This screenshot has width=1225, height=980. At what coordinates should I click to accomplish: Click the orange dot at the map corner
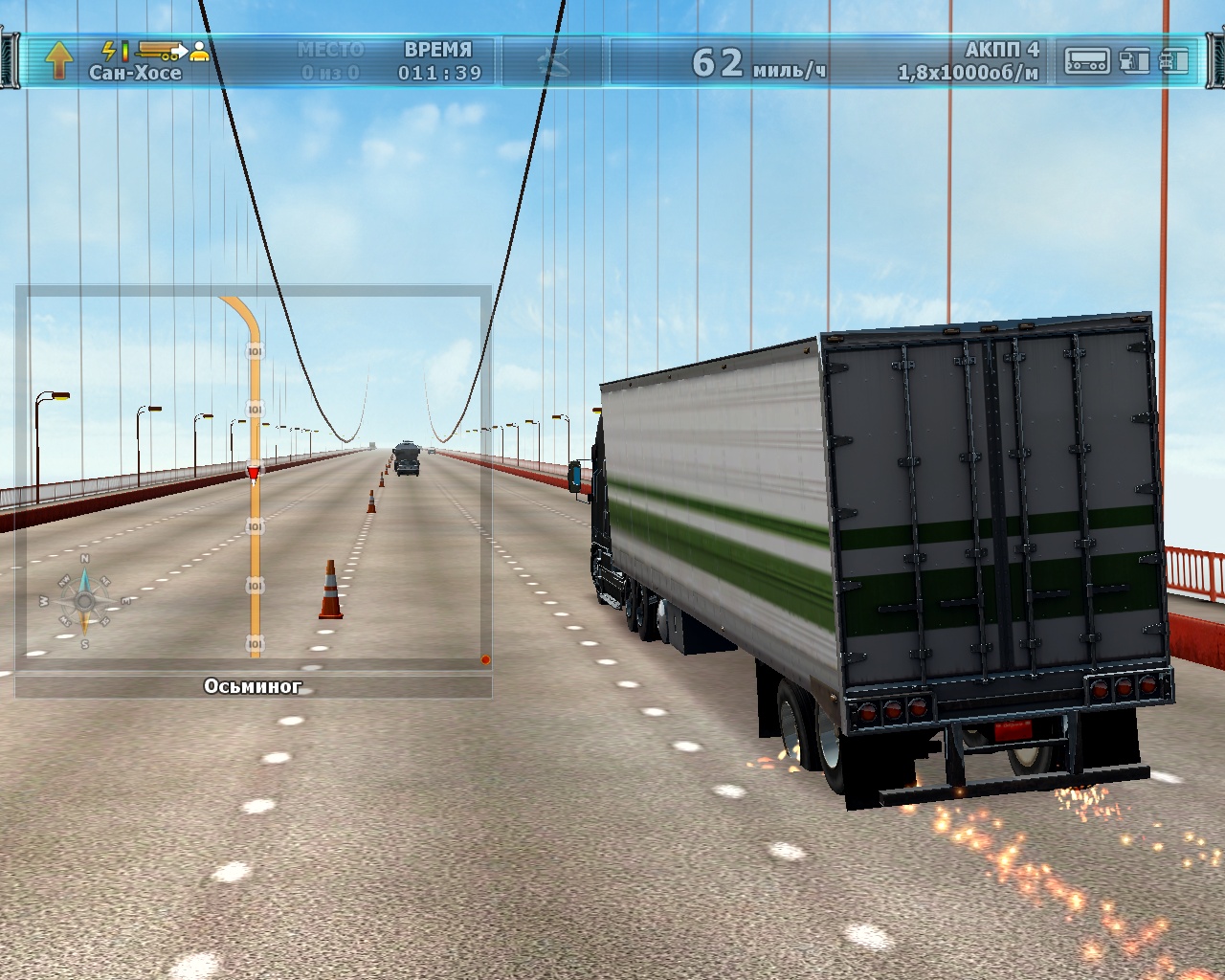(x=485, y=659)
